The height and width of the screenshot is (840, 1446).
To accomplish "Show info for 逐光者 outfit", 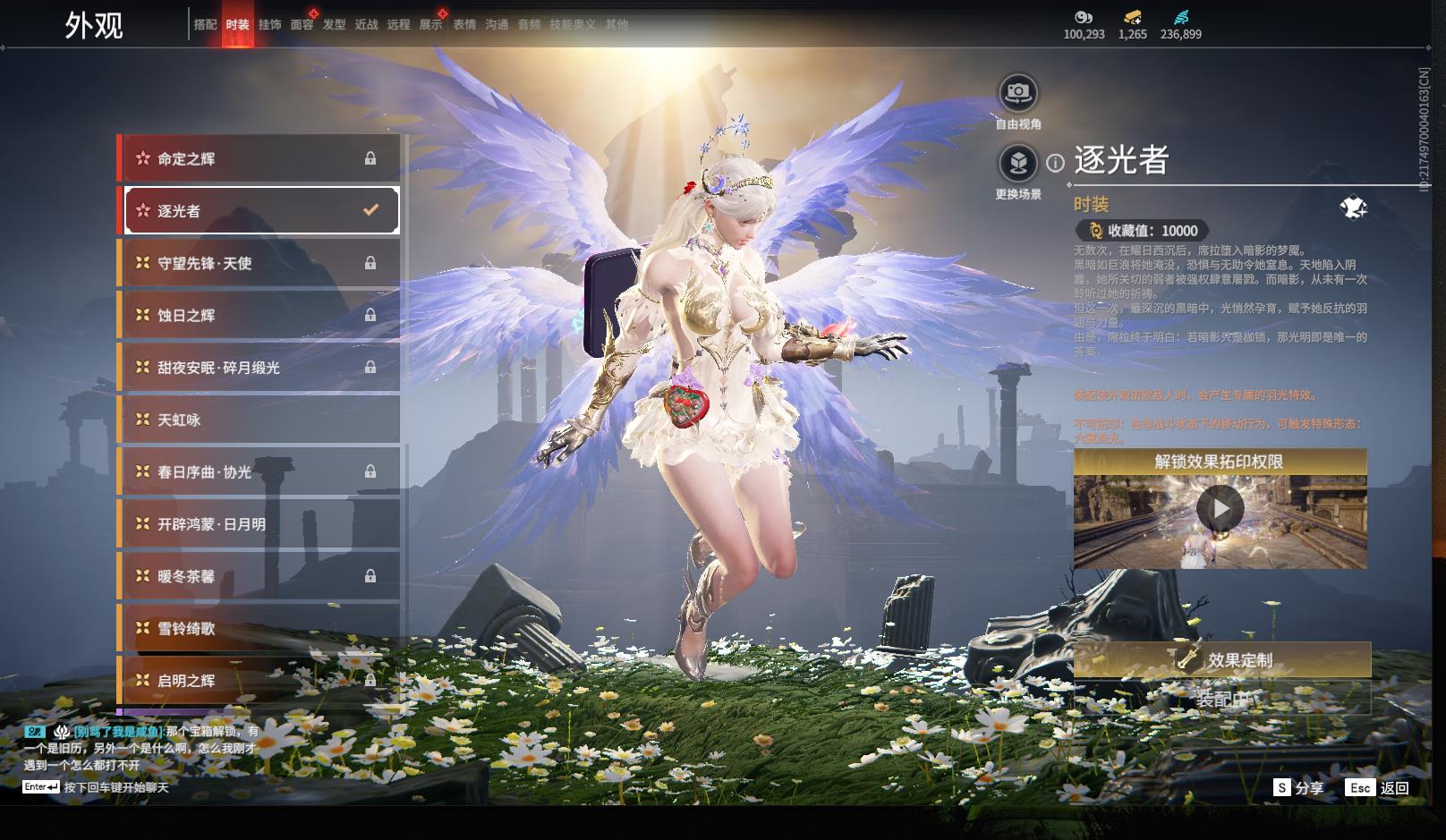I will (1056, 163).
